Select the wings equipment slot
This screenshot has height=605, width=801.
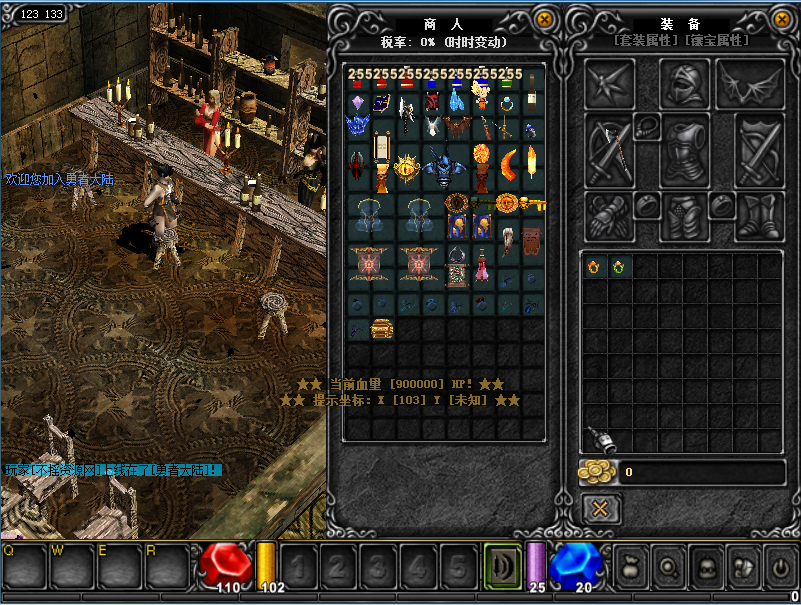(x=750, y=84)
